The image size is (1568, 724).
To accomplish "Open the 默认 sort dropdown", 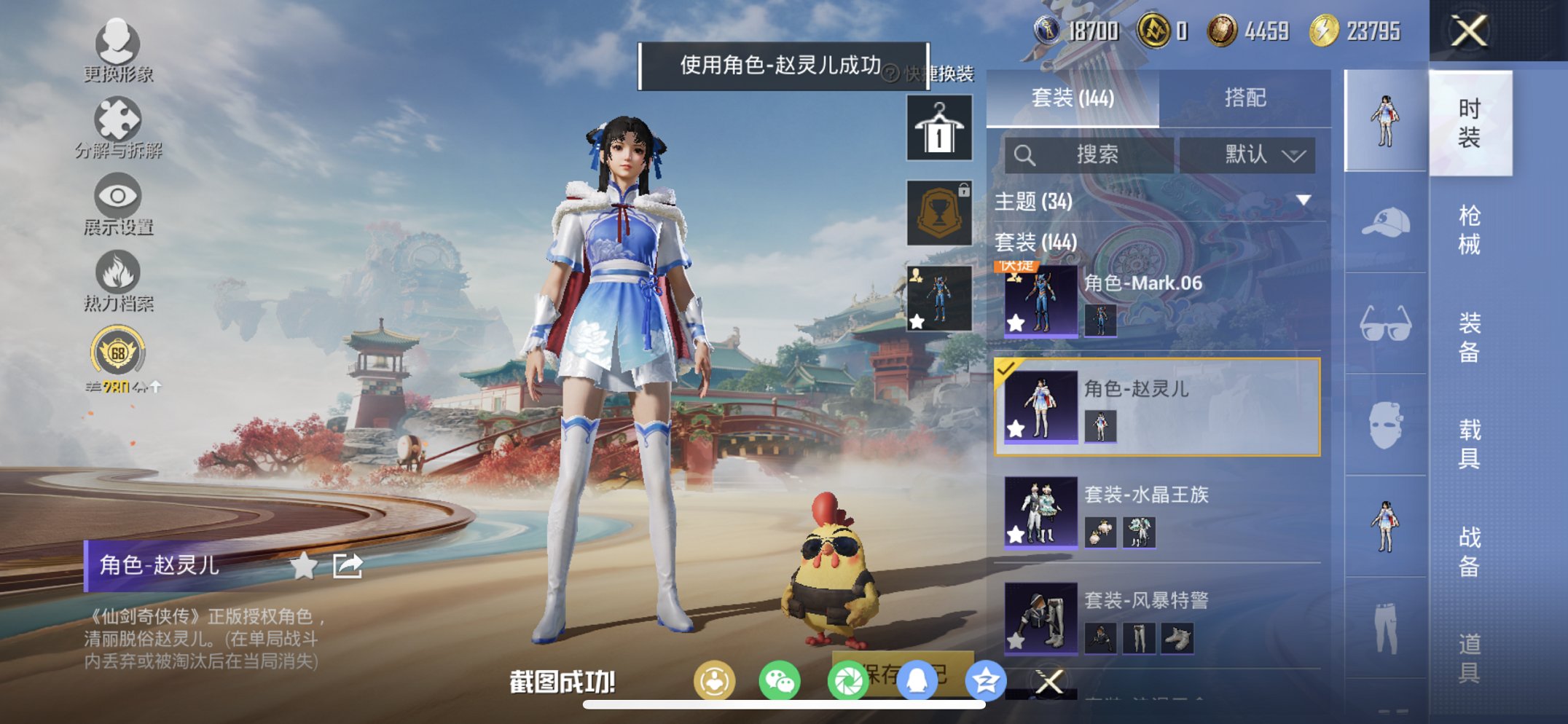I will (x=1251, y=155).
